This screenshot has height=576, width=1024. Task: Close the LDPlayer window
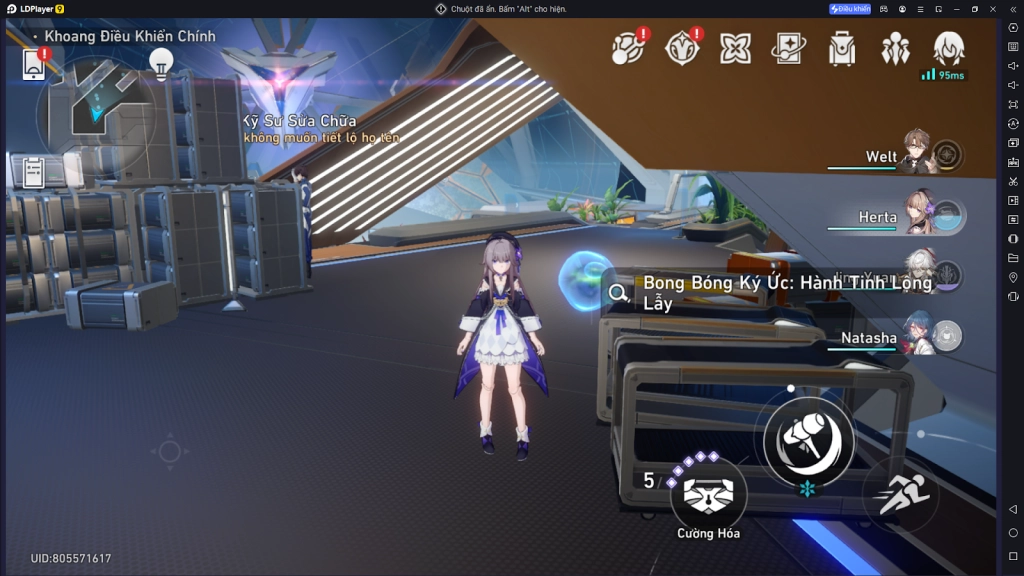[x=993, y=9]
